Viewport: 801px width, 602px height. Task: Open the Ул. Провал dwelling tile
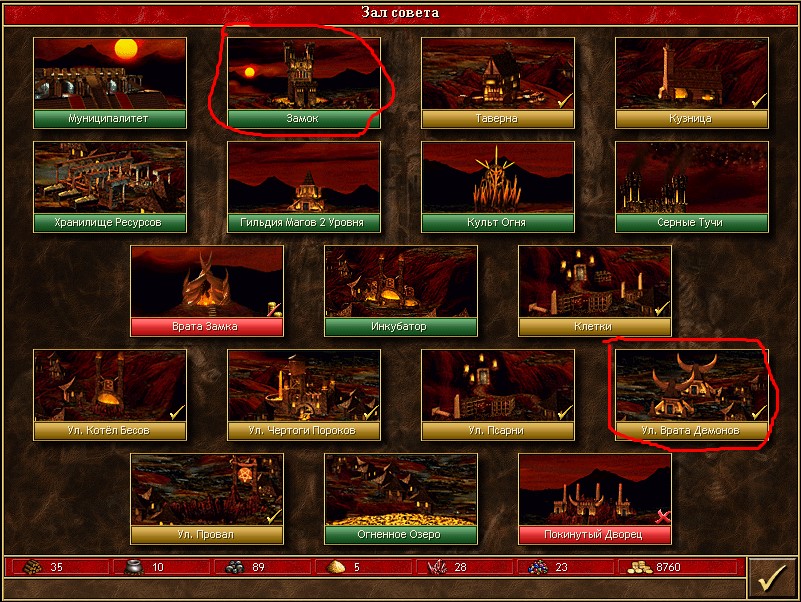[x=207, y=498]
